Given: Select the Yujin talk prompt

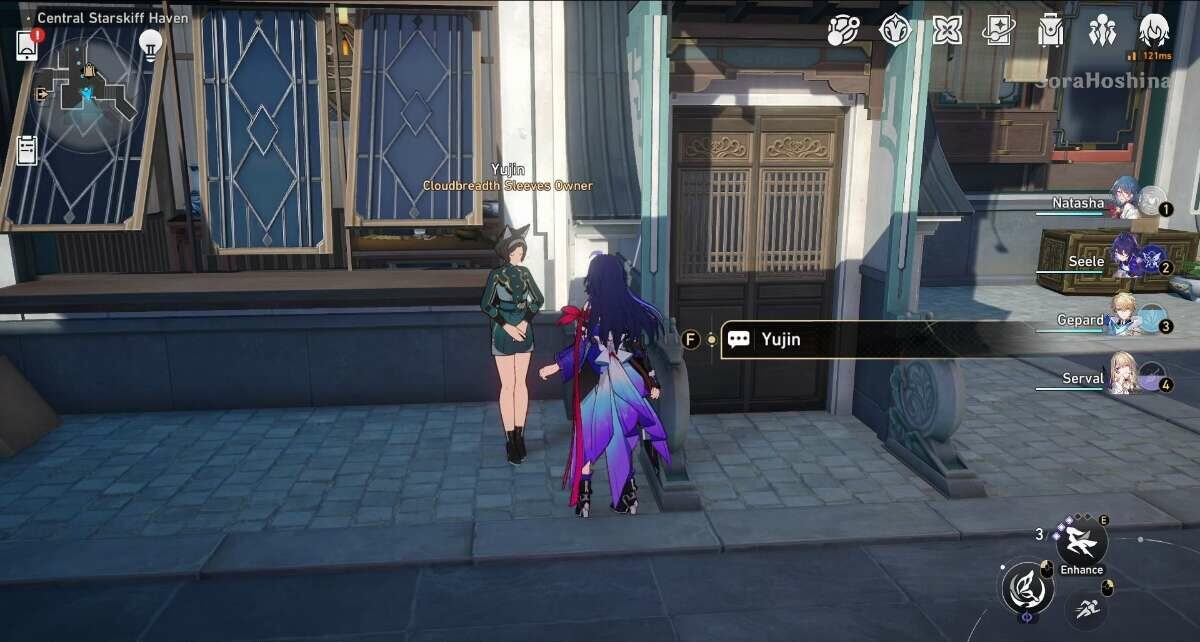Looking at the screenshot, I should (780, 340).
